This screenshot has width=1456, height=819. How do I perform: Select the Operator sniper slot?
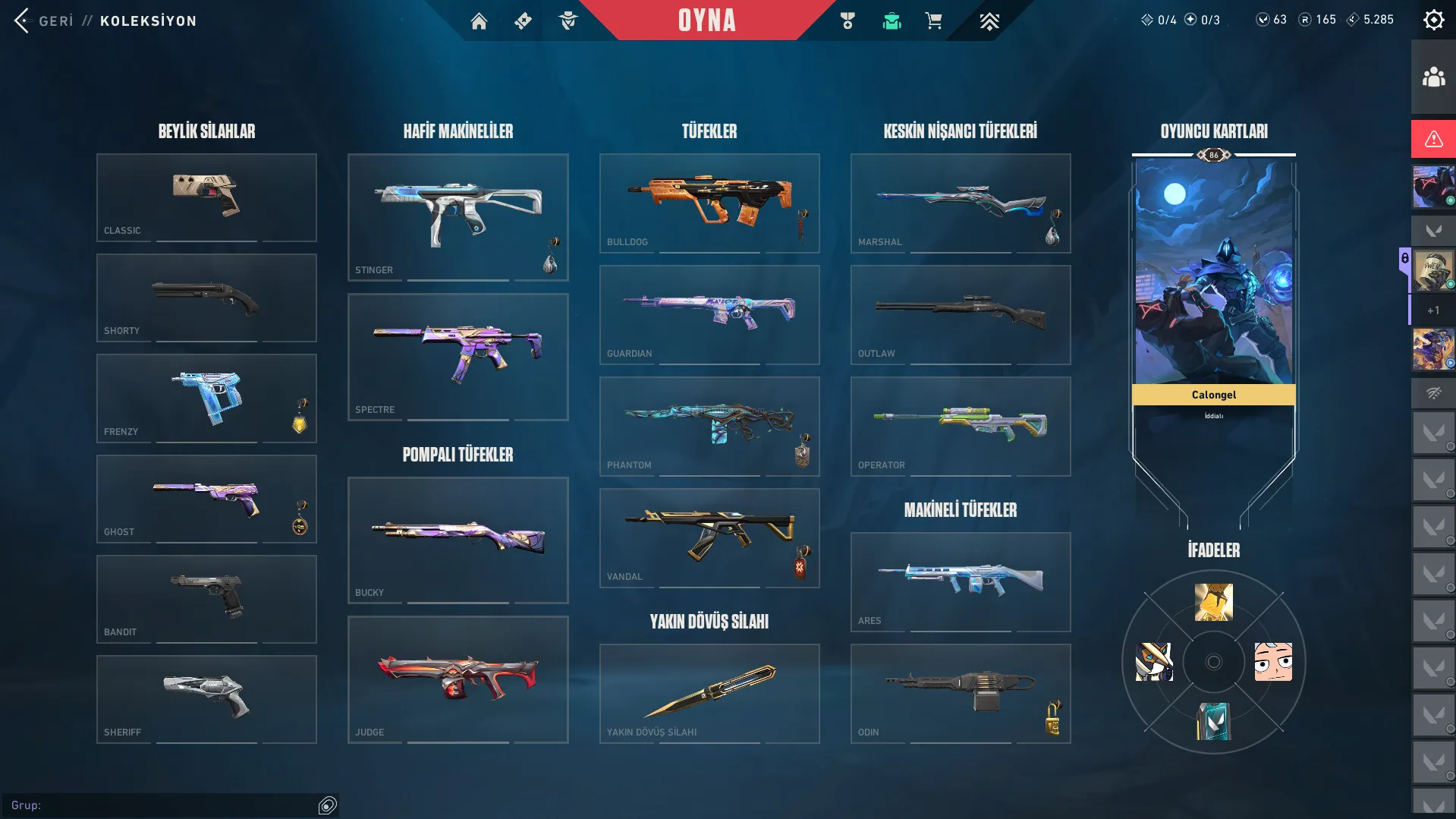[961, 426]
